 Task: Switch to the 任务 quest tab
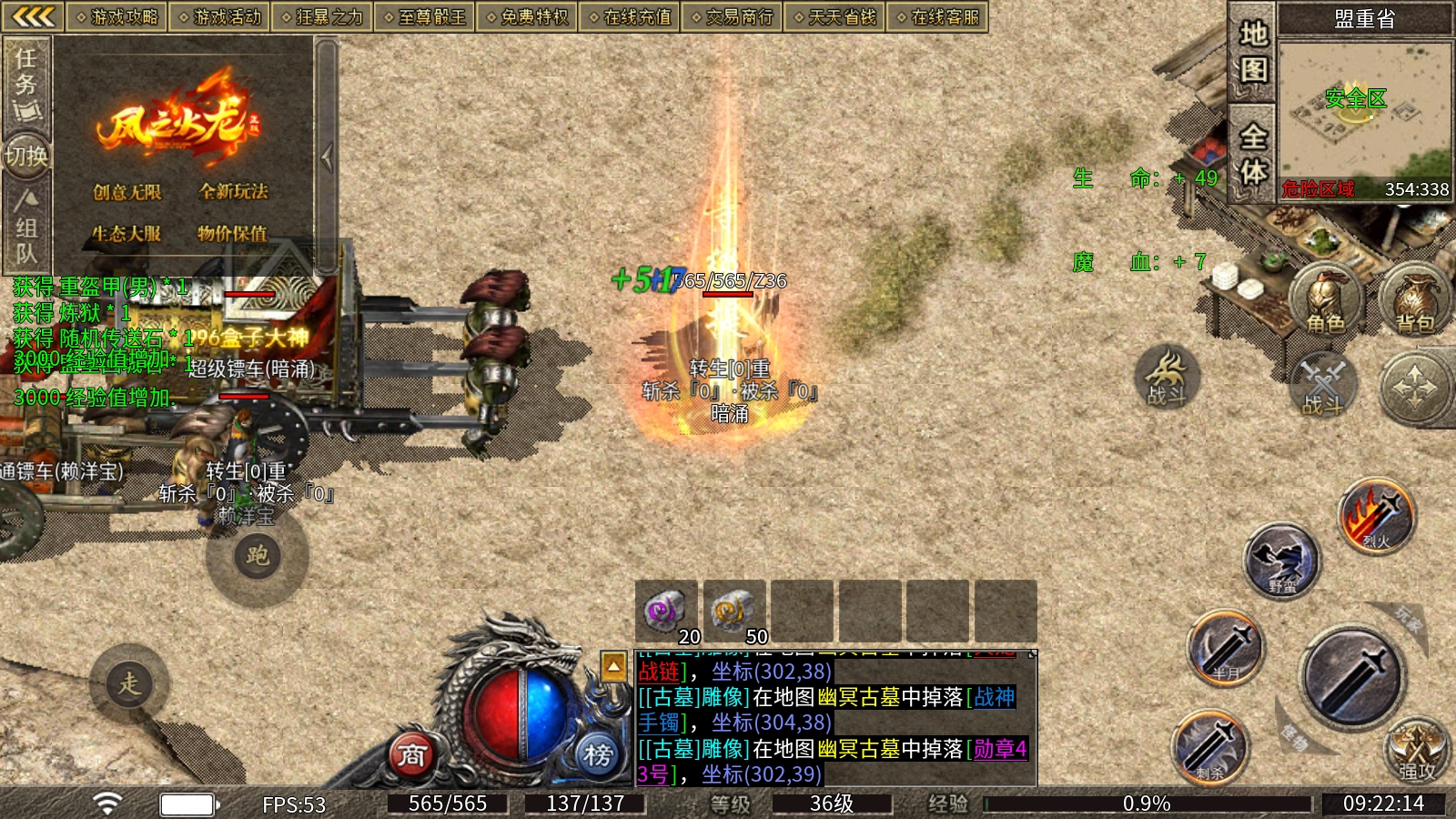(x=26, y=84)
